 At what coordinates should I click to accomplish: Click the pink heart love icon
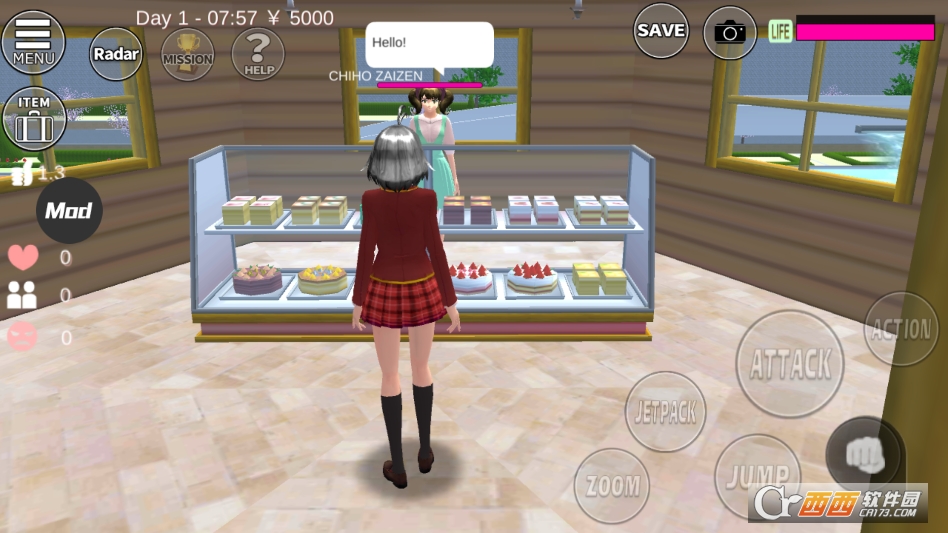[x=23, y=257]
